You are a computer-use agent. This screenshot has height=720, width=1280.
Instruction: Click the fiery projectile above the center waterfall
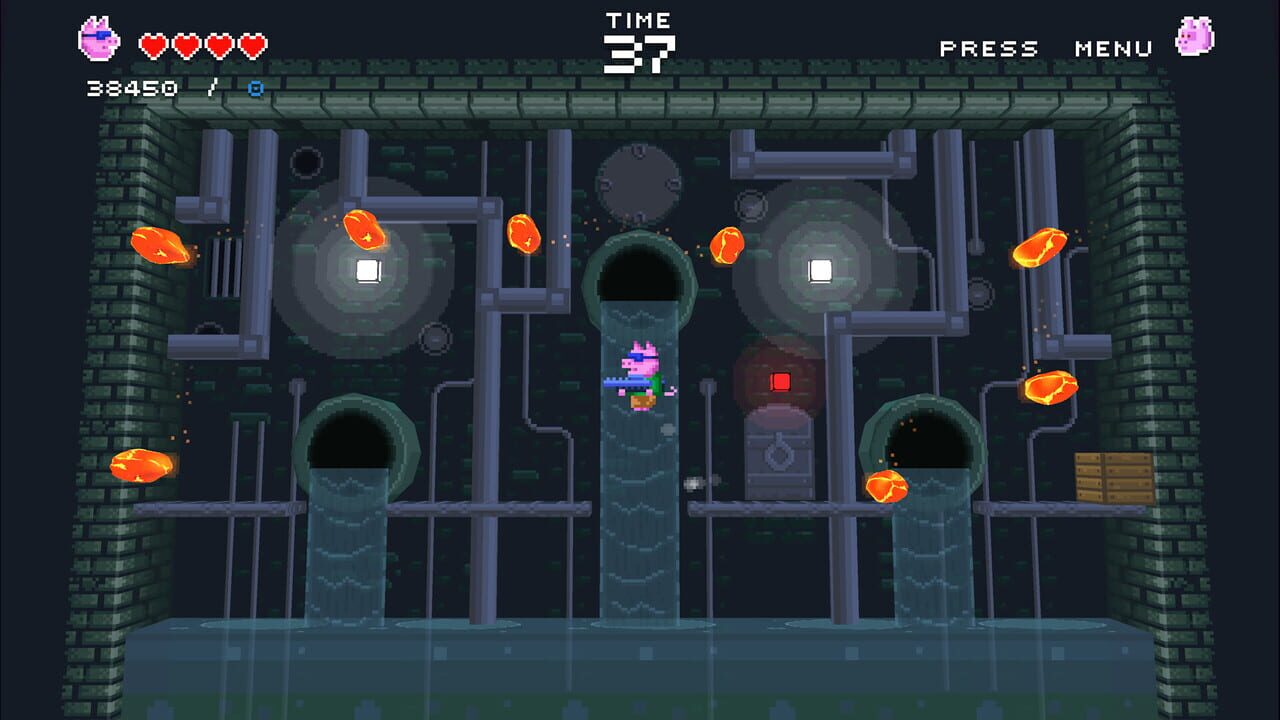725,245
